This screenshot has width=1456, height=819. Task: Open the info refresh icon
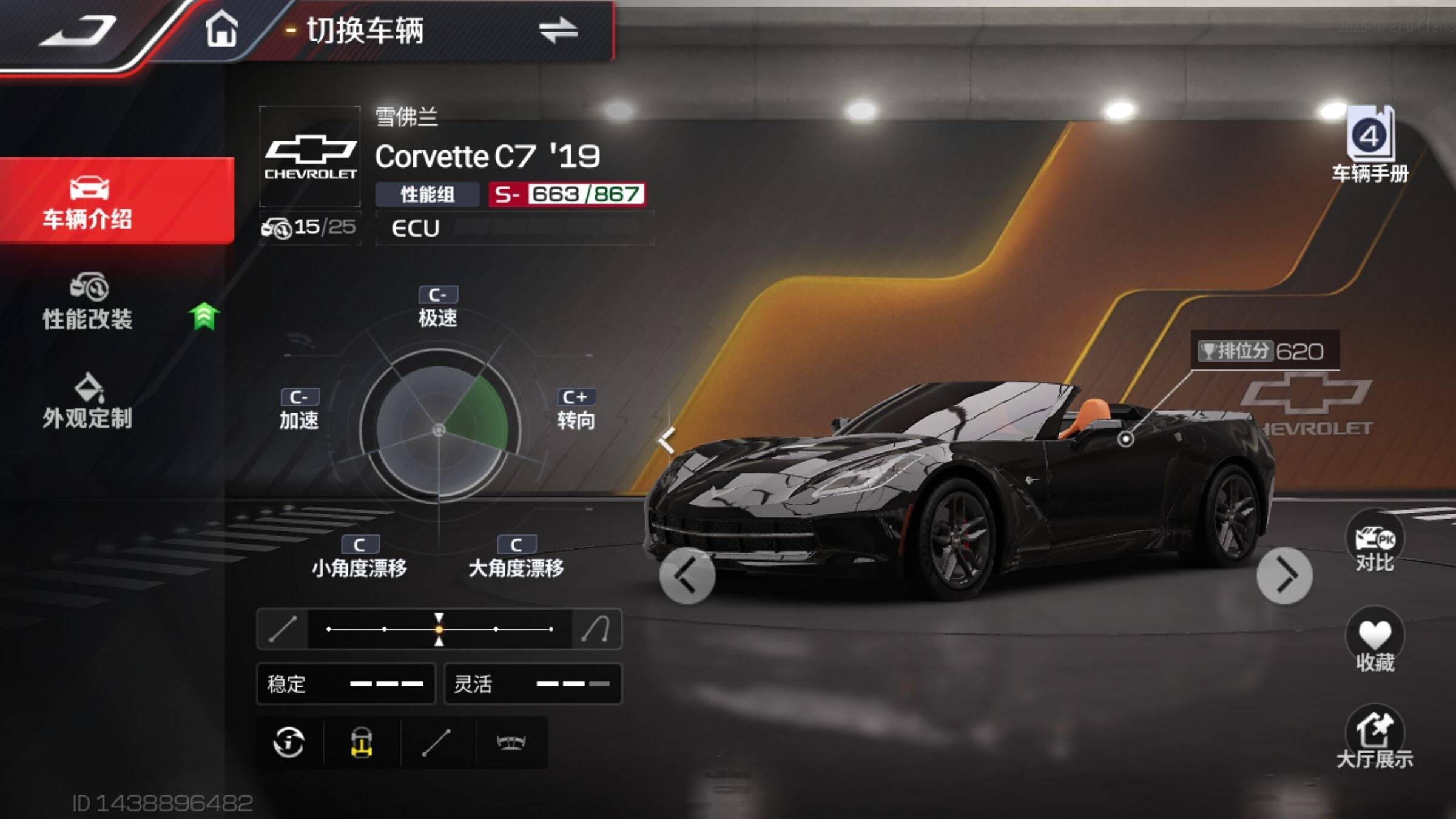coord(289,742)
